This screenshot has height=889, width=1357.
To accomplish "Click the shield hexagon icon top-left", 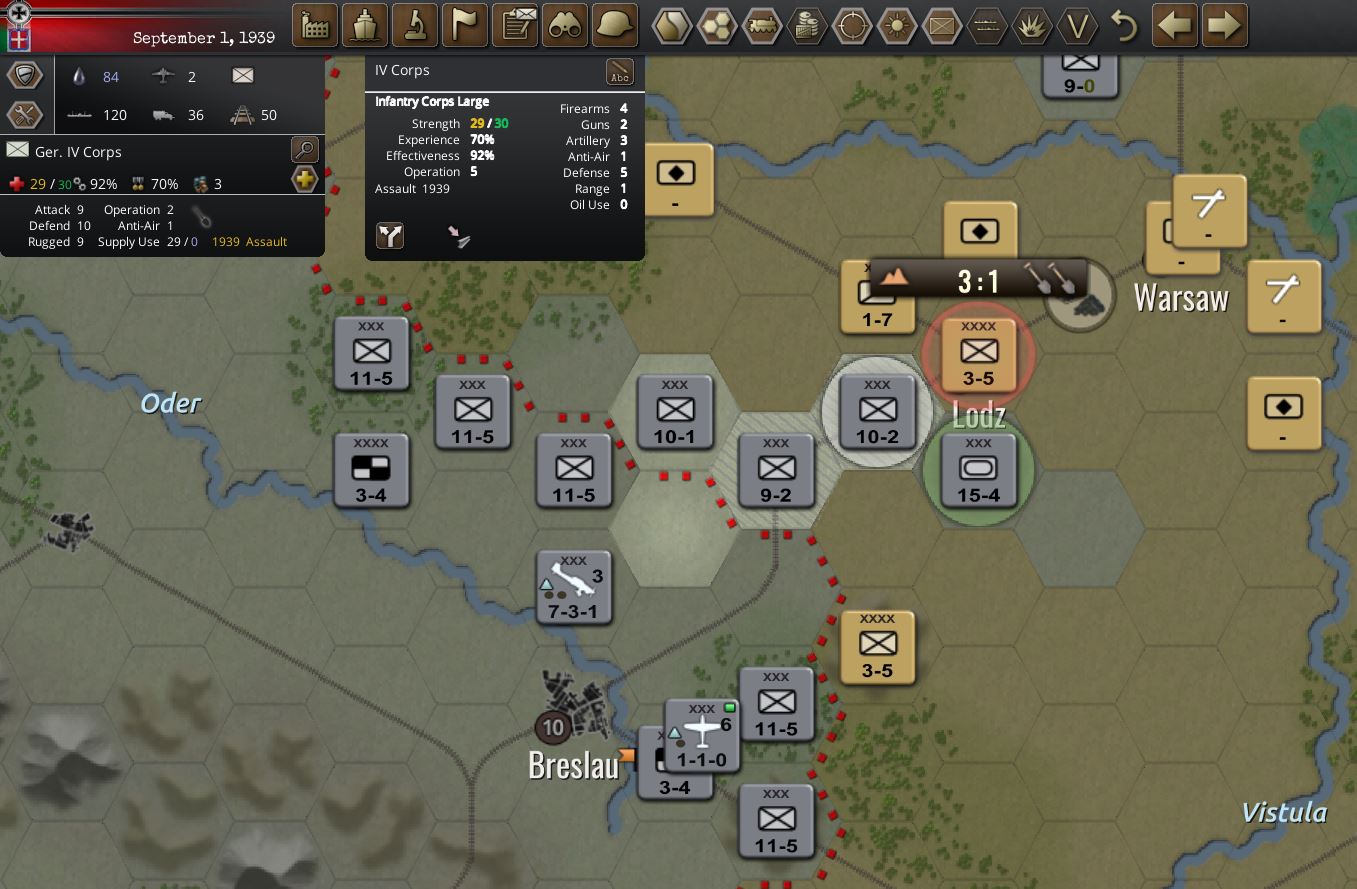I will (x=24, y=74).
